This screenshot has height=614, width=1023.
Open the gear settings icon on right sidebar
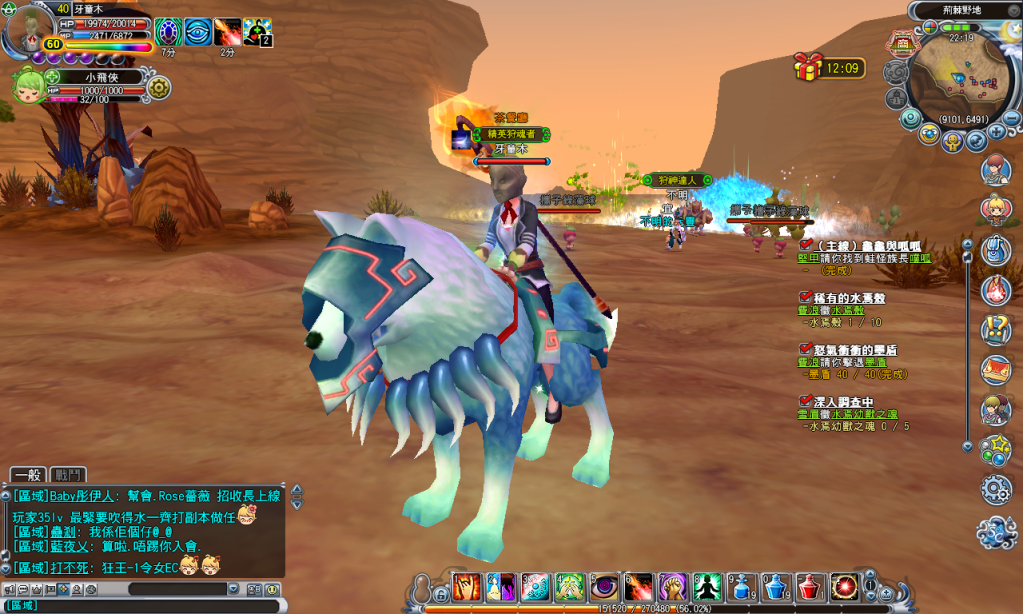[x=995, y=489]
